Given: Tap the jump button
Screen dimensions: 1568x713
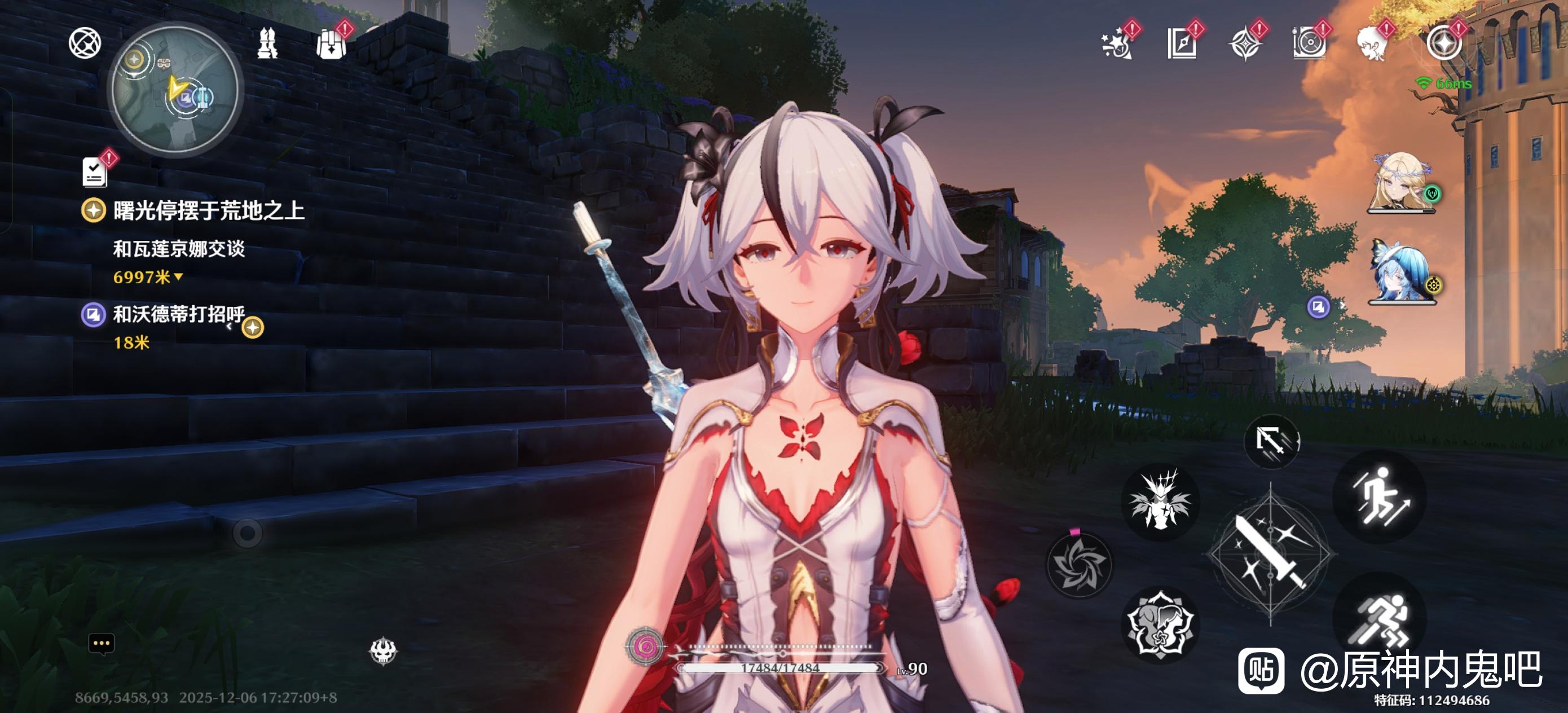Looking at the screenshot, I should [x=1379, y=496].
